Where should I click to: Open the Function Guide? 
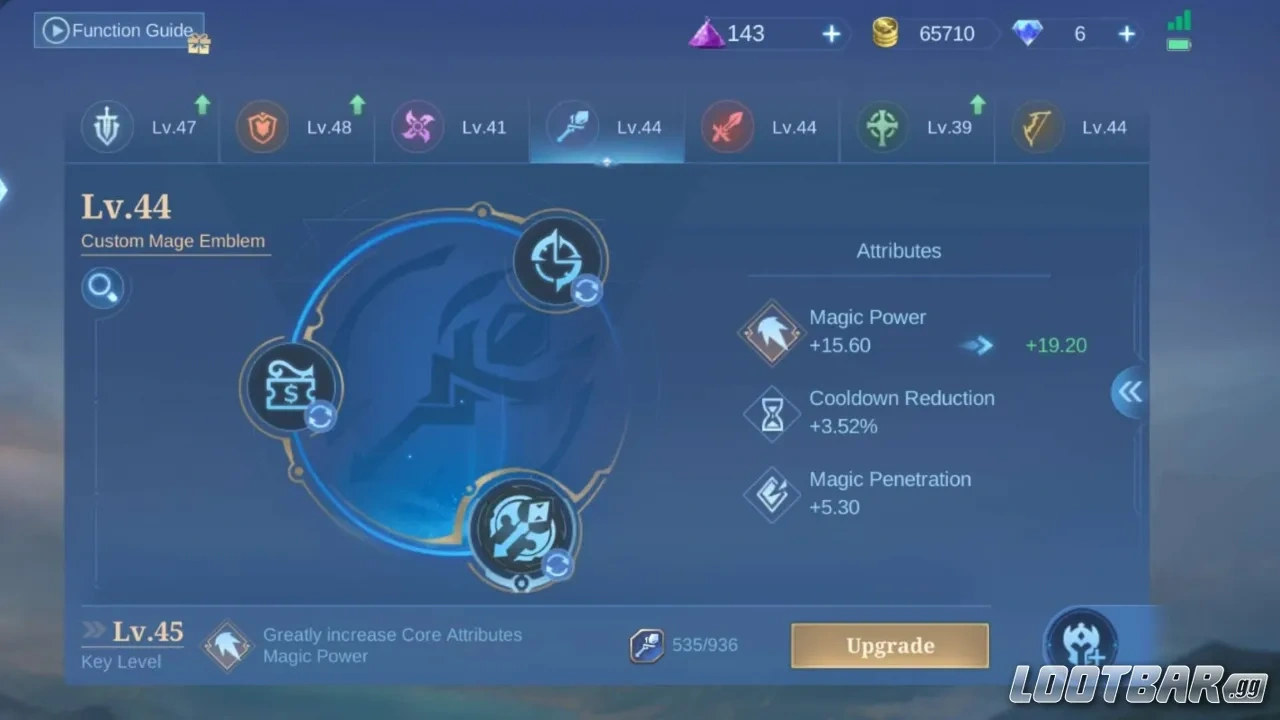point(118,30)
